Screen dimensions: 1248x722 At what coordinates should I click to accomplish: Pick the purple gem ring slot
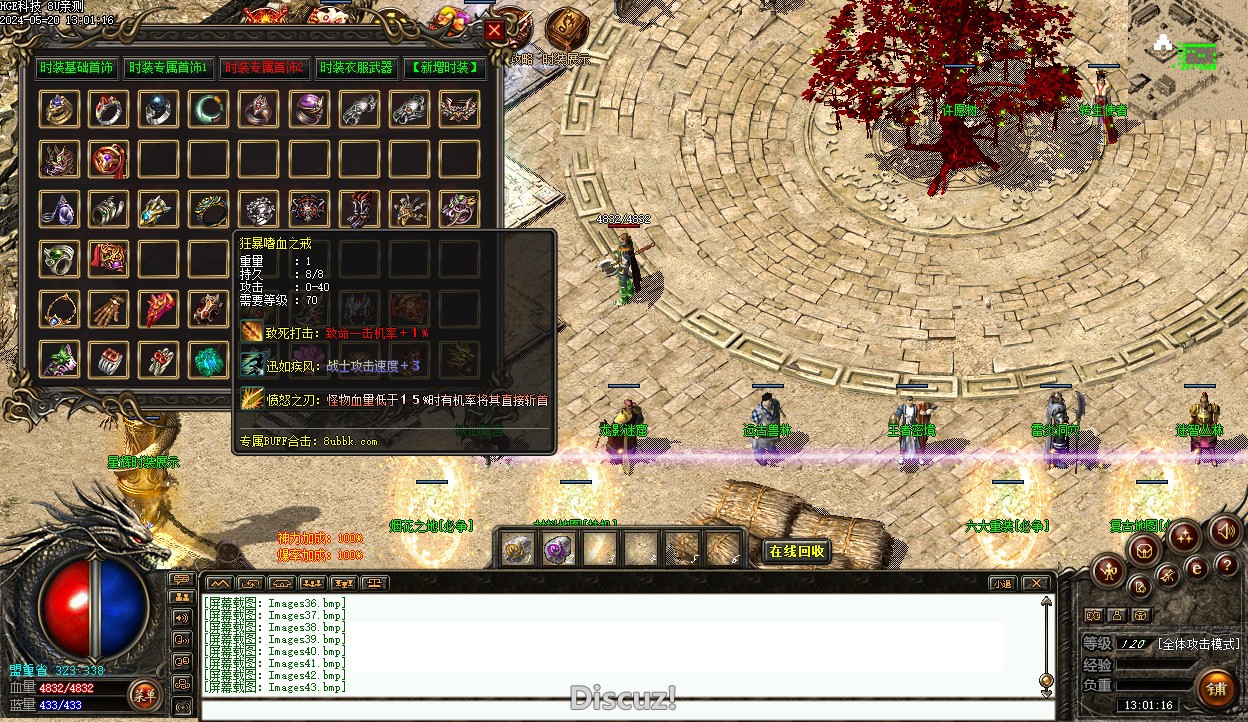tap(309, 109)
